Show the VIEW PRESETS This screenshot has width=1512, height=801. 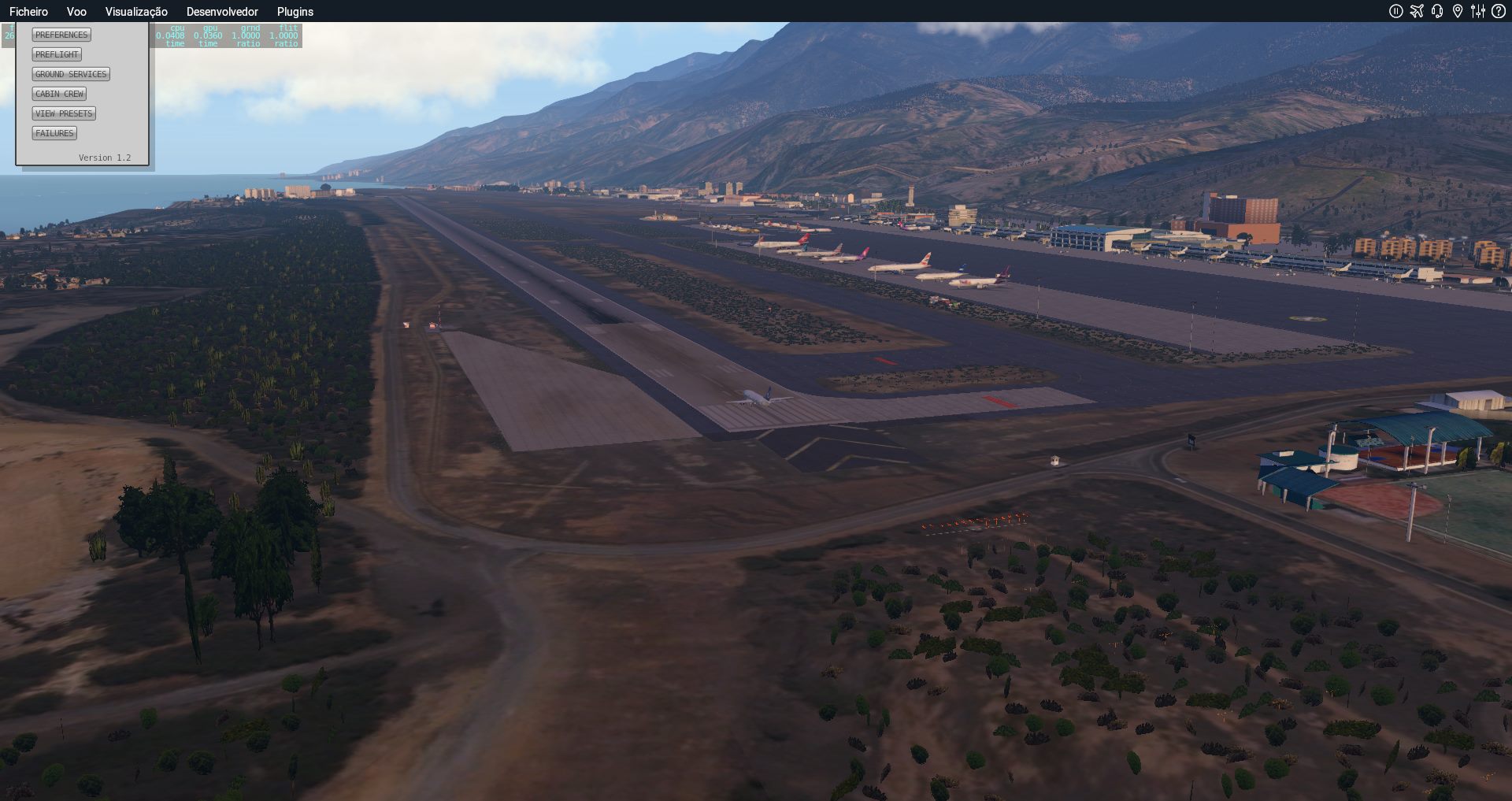click(x=64, y=113)
